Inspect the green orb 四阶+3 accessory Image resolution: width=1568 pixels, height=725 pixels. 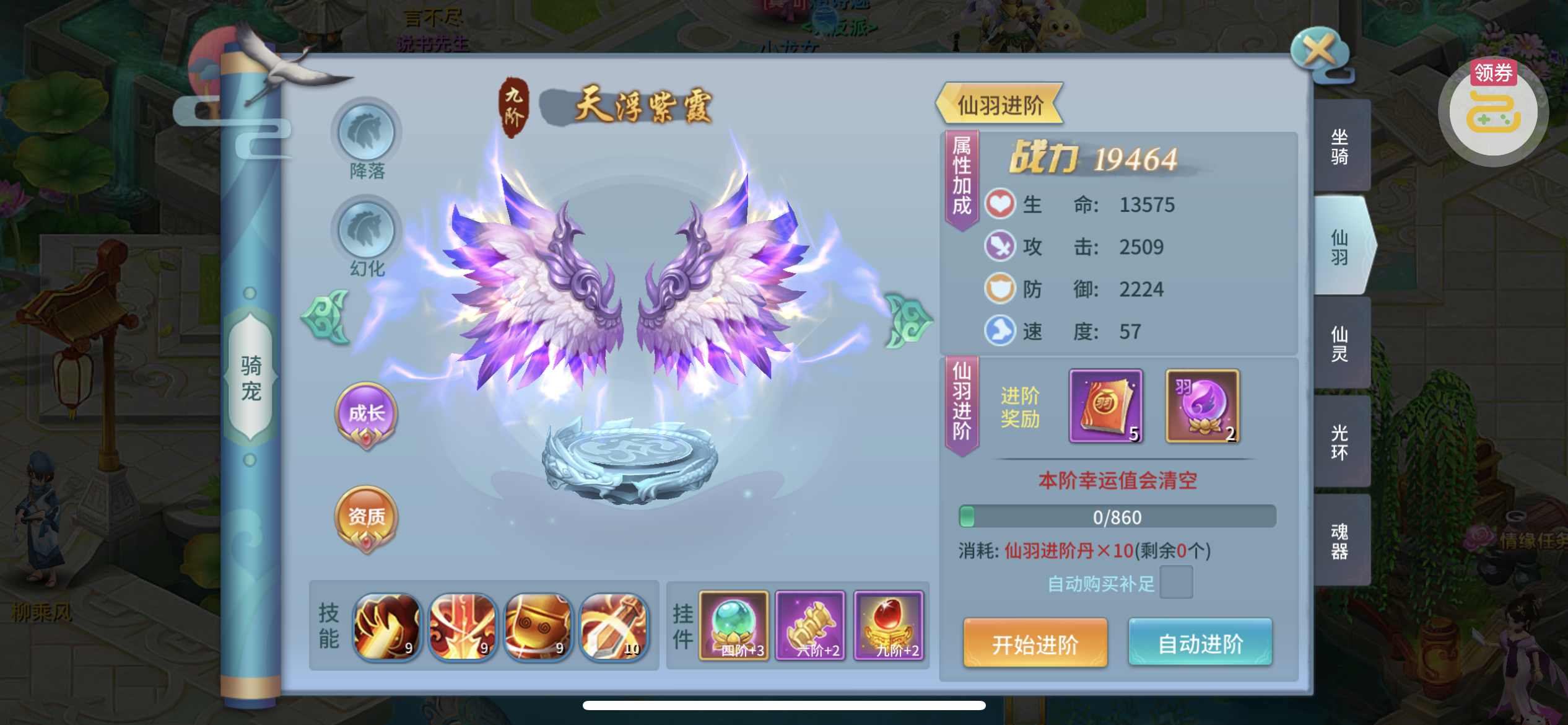pos(734,625)
